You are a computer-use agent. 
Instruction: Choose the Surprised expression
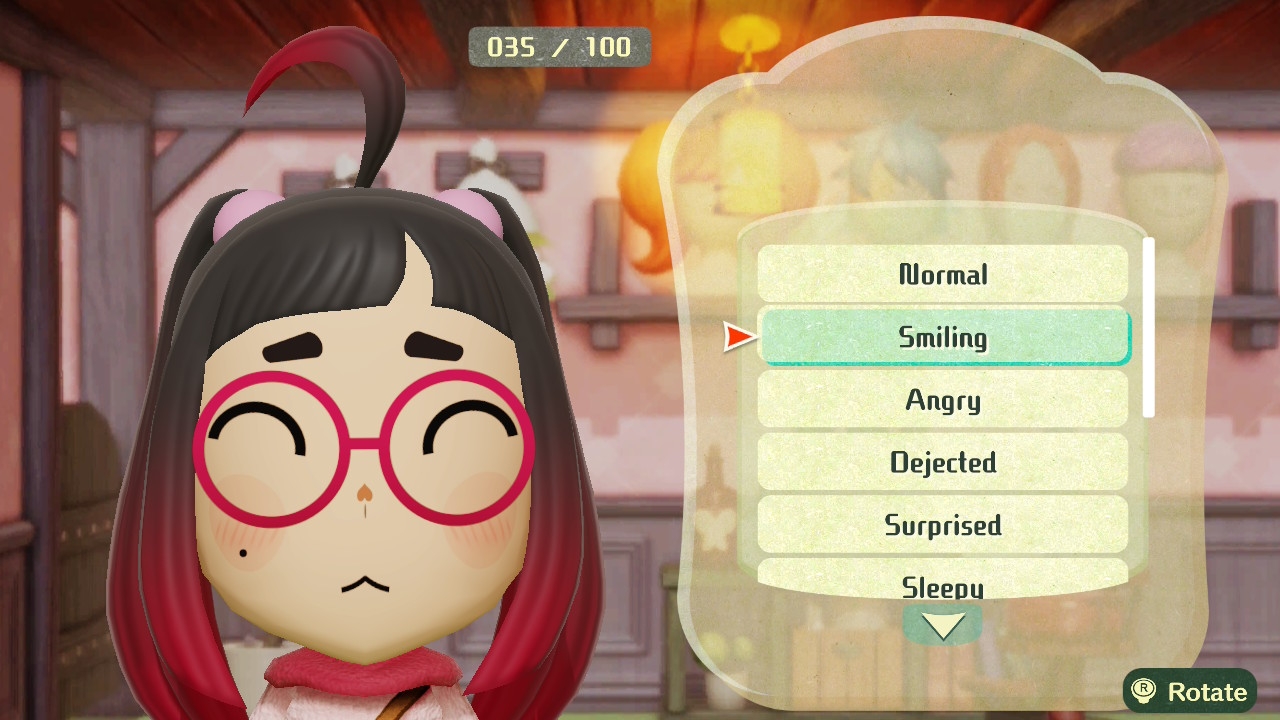coord(943,525)
